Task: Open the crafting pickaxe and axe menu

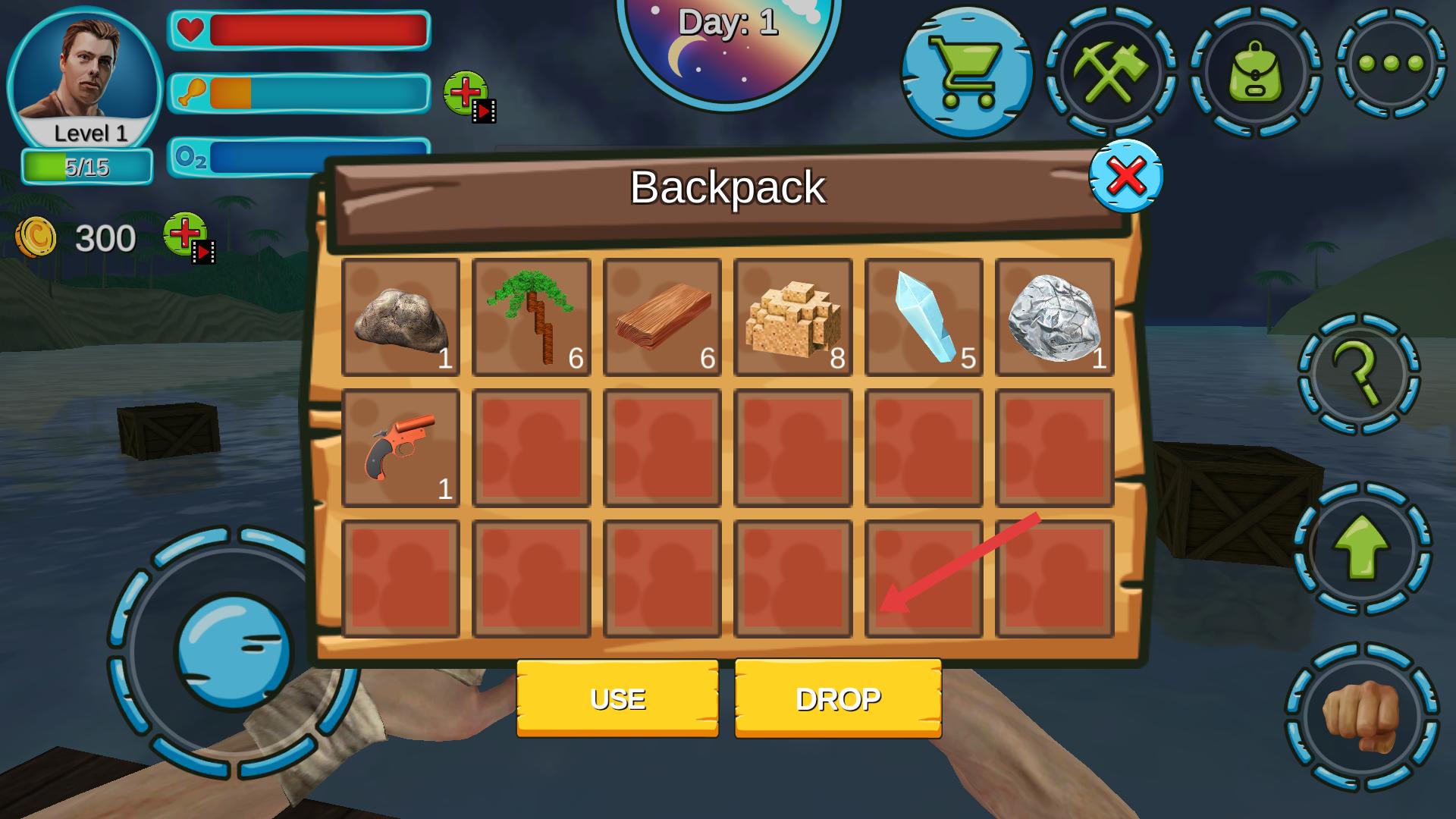Action: (1111, 72)
